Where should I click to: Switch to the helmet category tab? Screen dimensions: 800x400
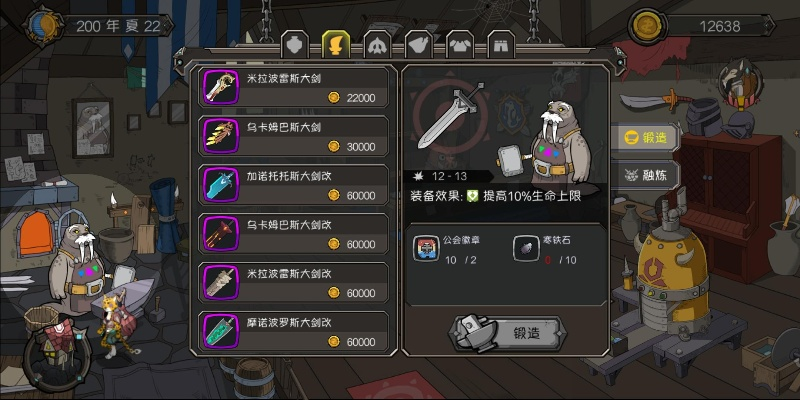(x=377, y=44)
